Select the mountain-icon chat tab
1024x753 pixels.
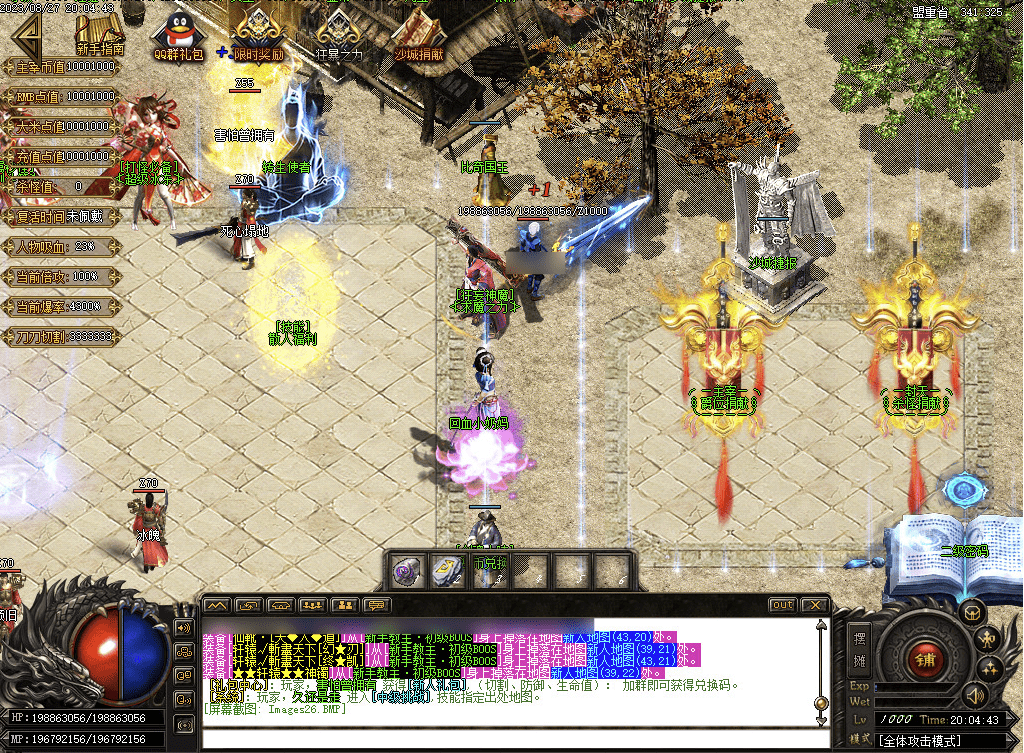[217, 605]
